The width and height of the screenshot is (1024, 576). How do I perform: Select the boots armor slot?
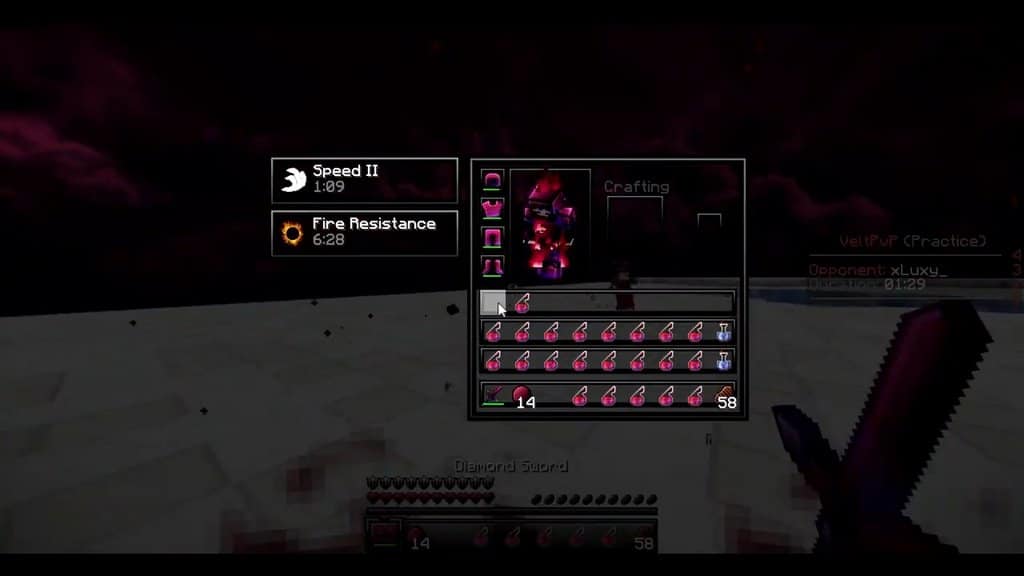[x=491, y=266]
